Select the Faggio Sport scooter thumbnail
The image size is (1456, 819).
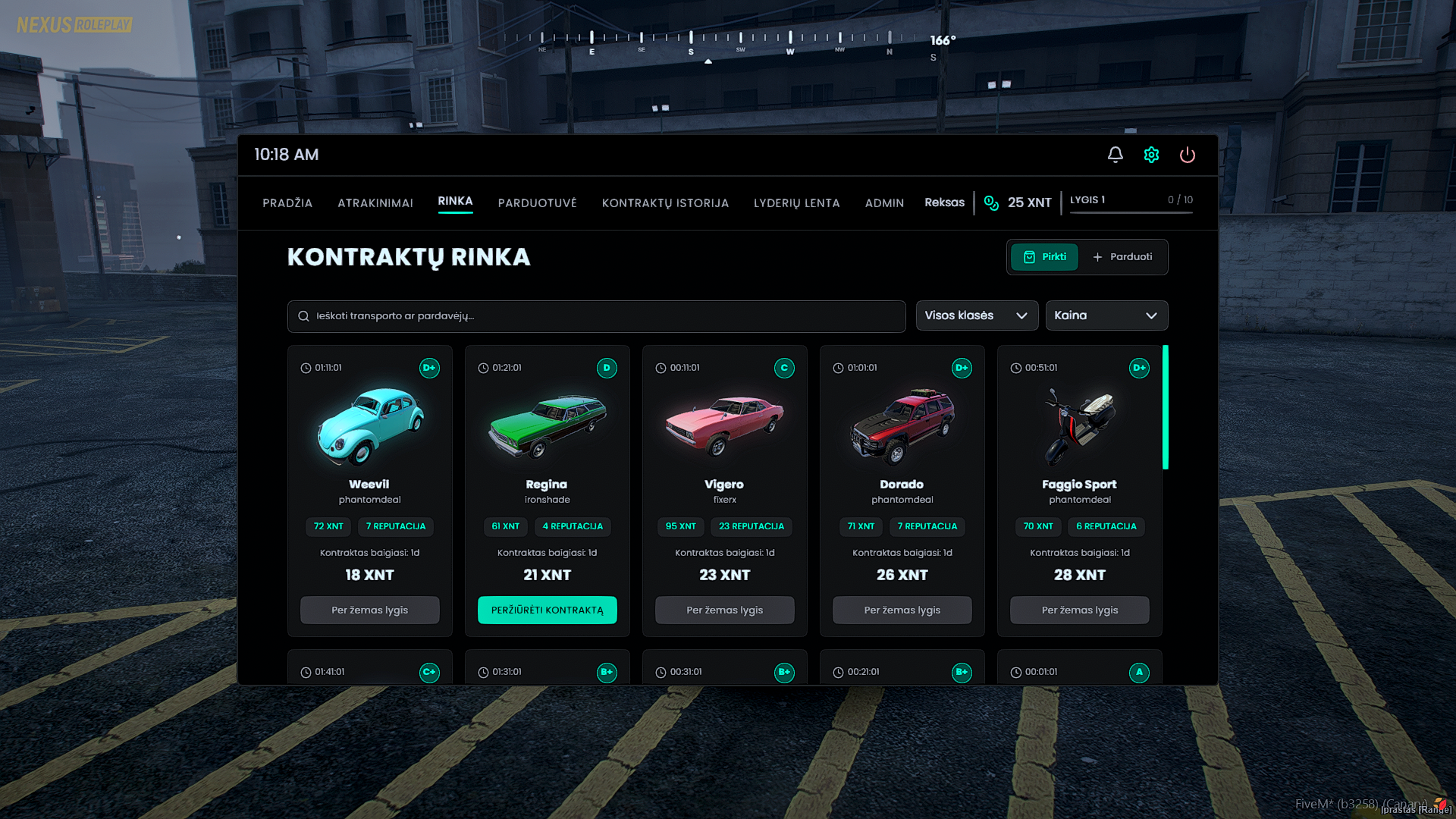[x=1079, y=425]
